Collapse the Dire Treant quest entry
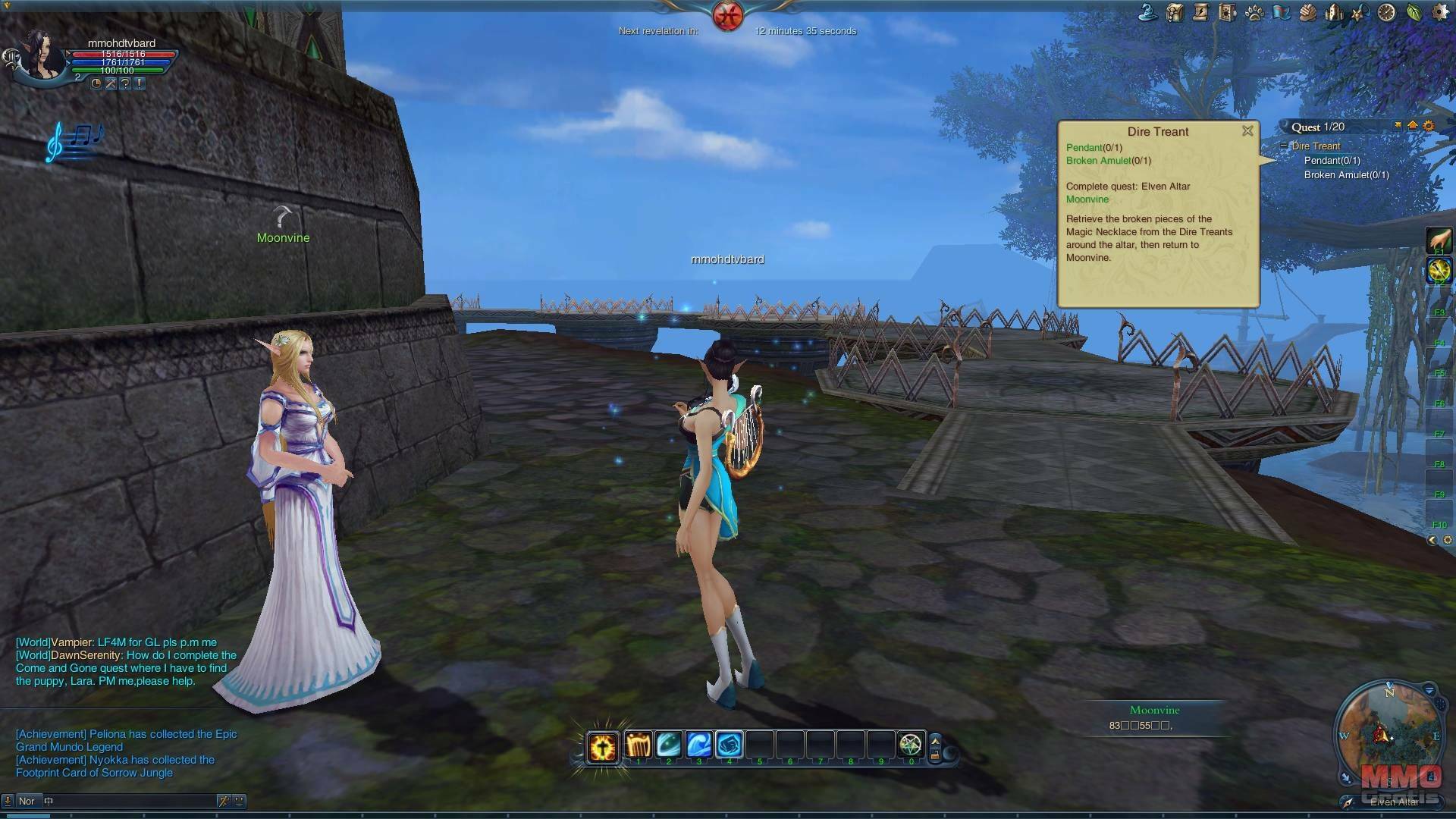The image size is (1456, 819). tap(1284, 146)
